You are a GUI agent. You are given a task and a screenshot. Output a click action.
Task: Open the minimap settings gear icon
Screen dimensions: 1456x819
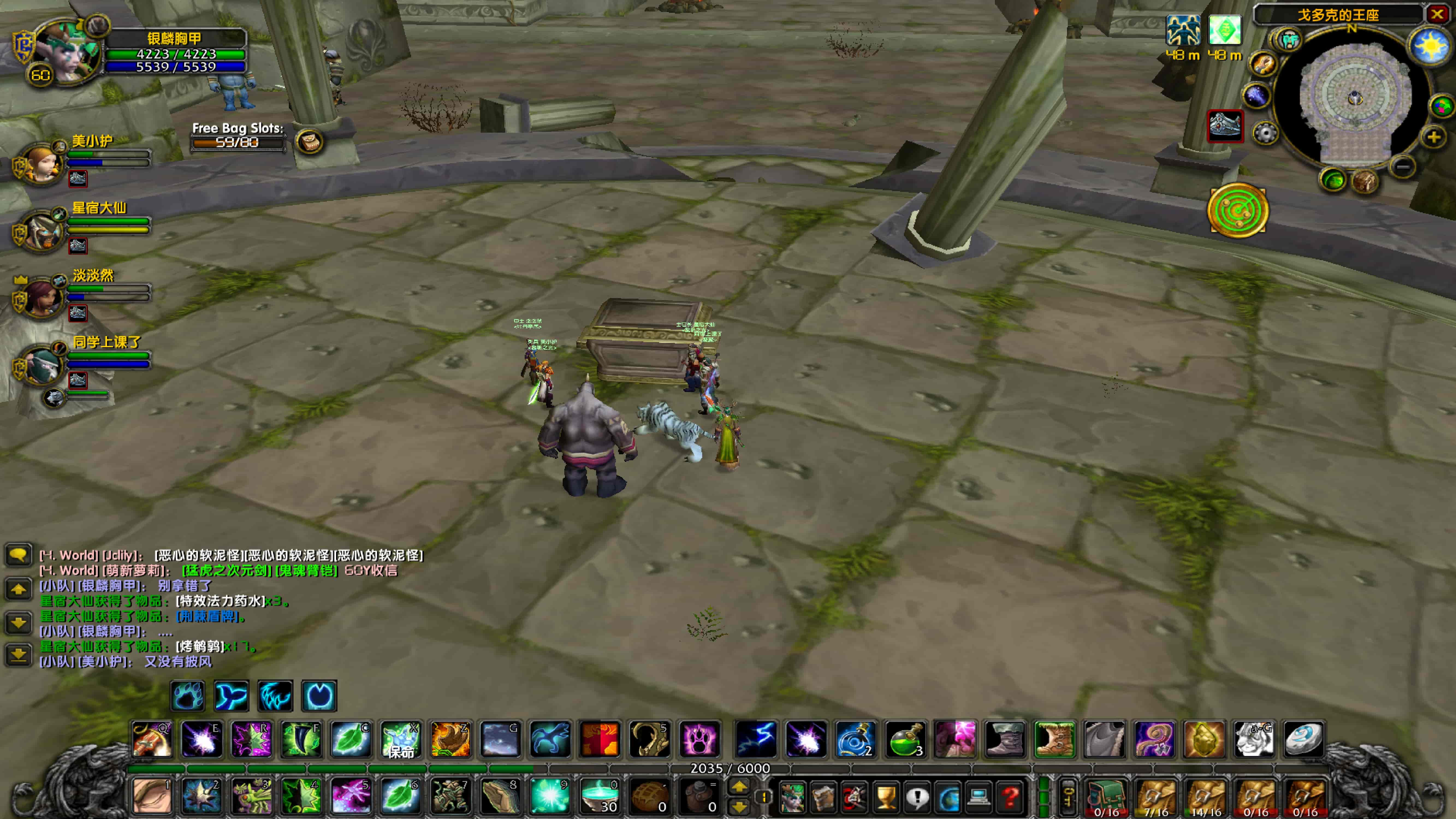tap(1266, 133)
